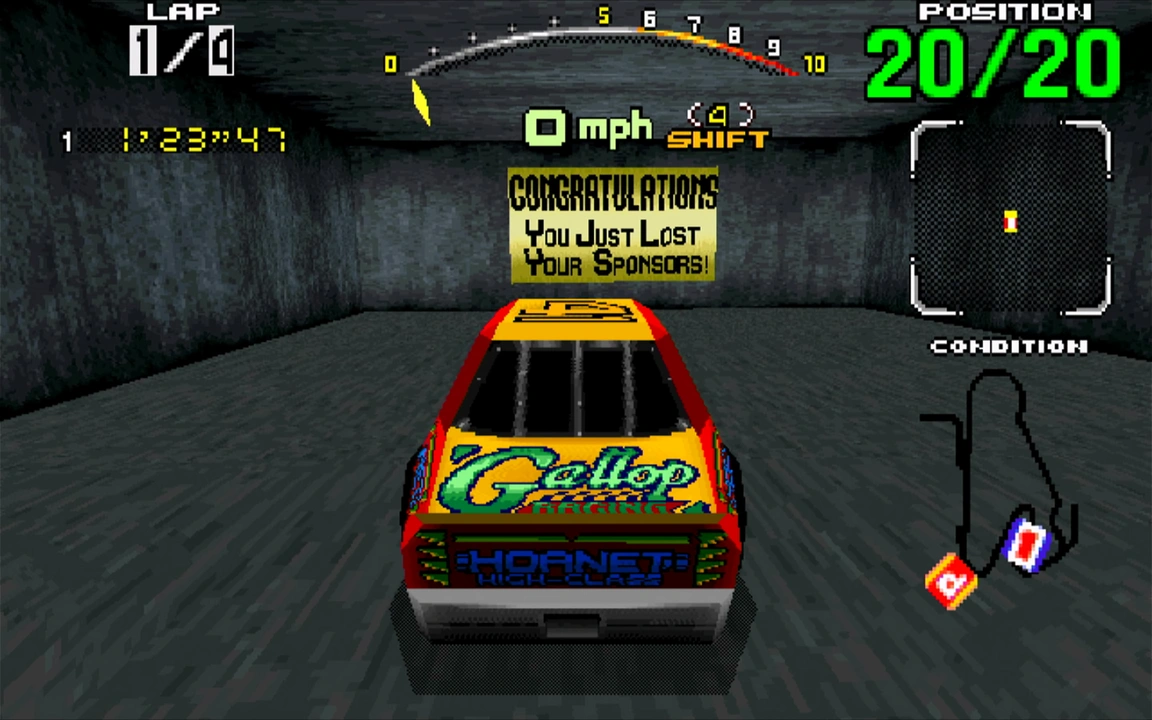Image resolution: width=1152 pixels, height=720 pixels.
Task: Click the square radar minimap
Action: [1010, 217]
